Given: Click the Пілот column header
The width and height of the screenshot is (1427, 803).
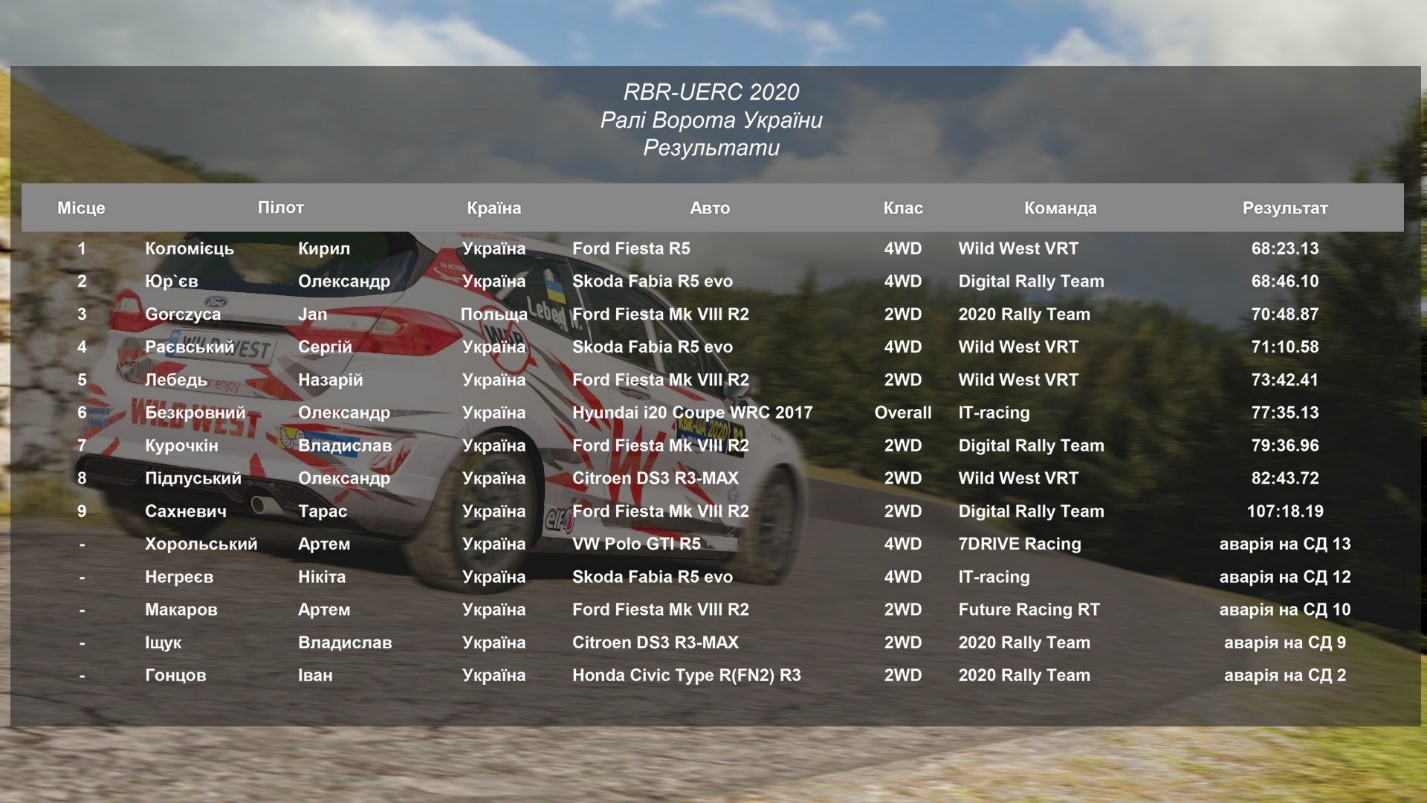Looking at the screenshot, I should 280,208.
